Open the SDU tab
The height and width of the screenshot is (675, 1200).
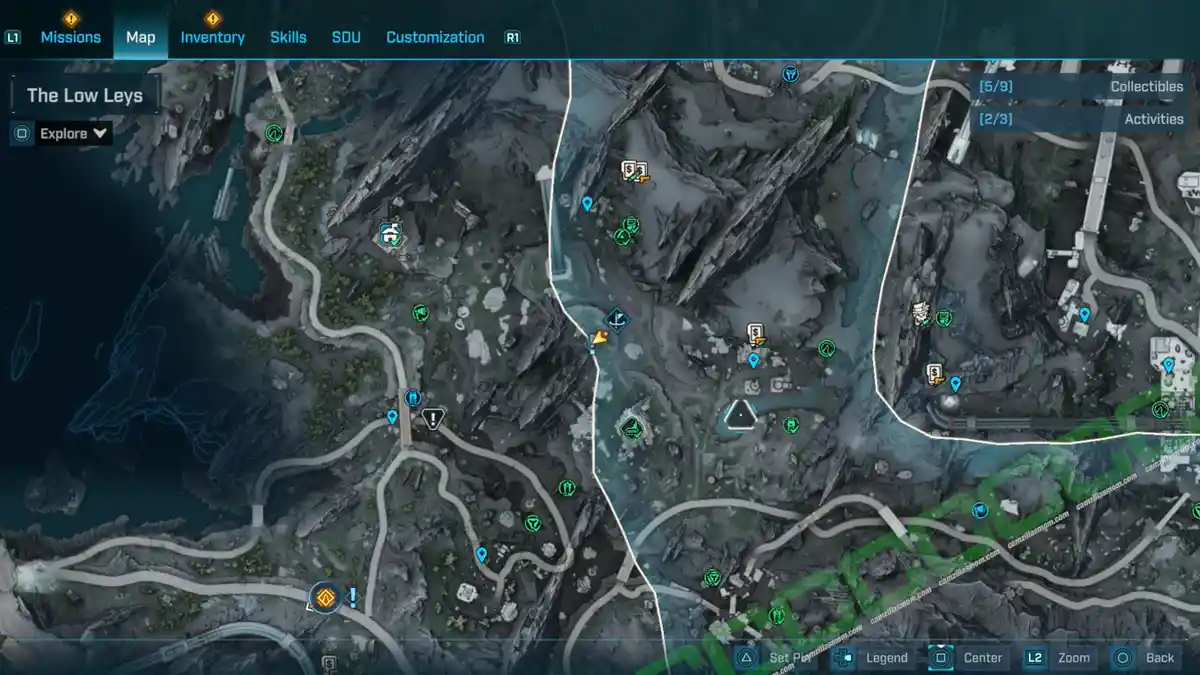346,37
